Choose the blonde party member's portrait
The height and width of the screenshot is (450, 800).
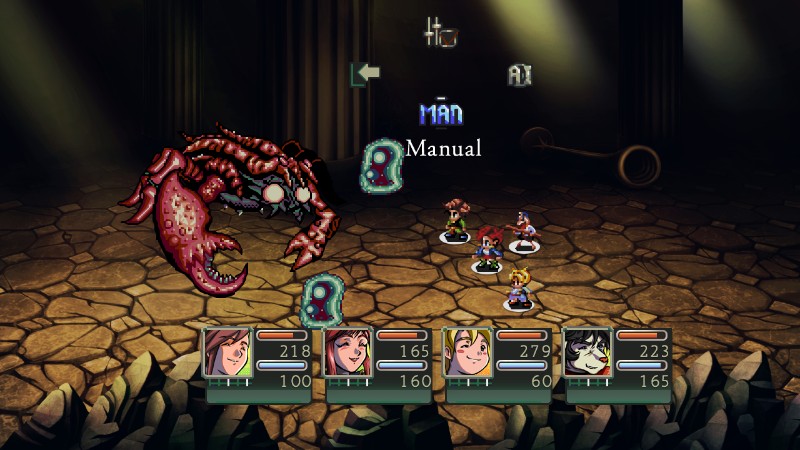(467, 352)
